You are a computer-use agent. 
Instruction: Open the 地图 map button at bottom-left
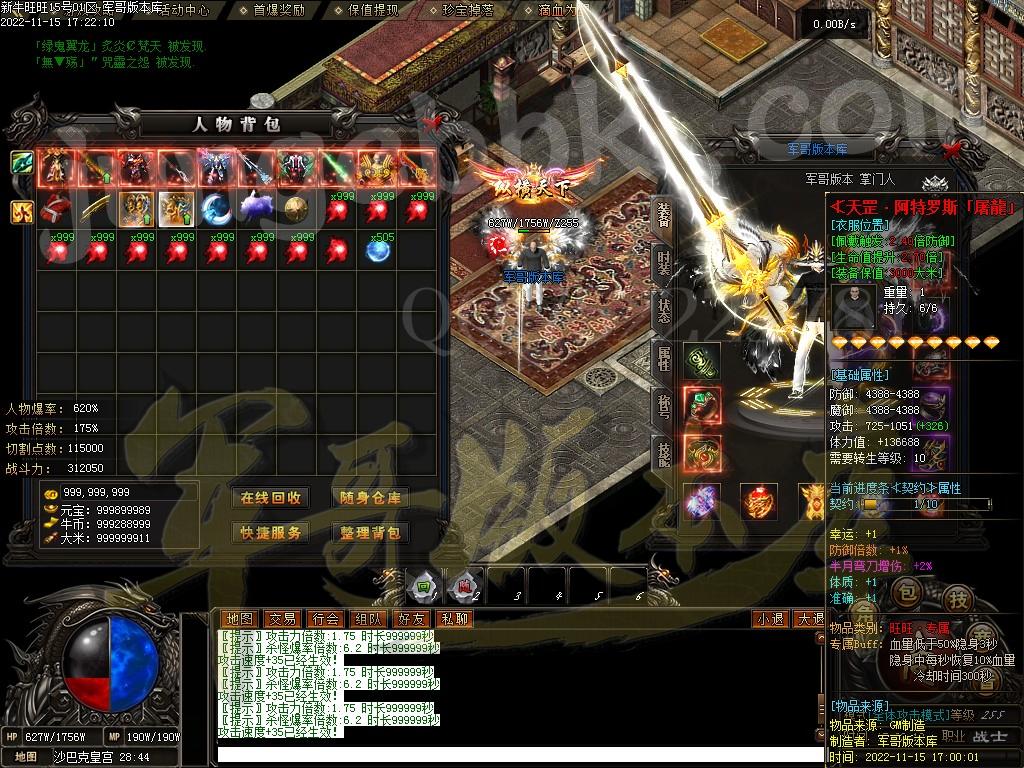25,757
